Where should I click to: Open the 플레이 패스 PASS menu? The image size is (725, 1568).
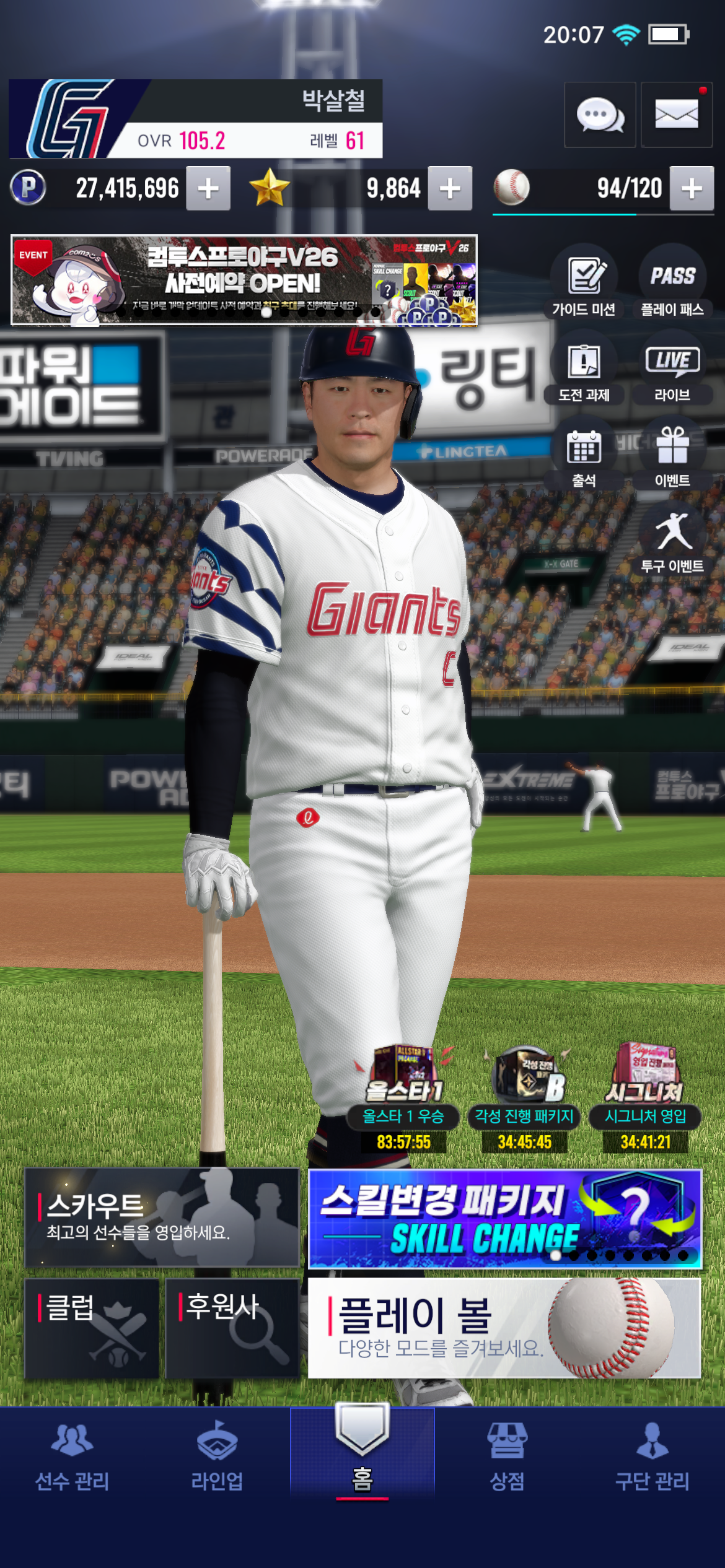click(672, 282)
